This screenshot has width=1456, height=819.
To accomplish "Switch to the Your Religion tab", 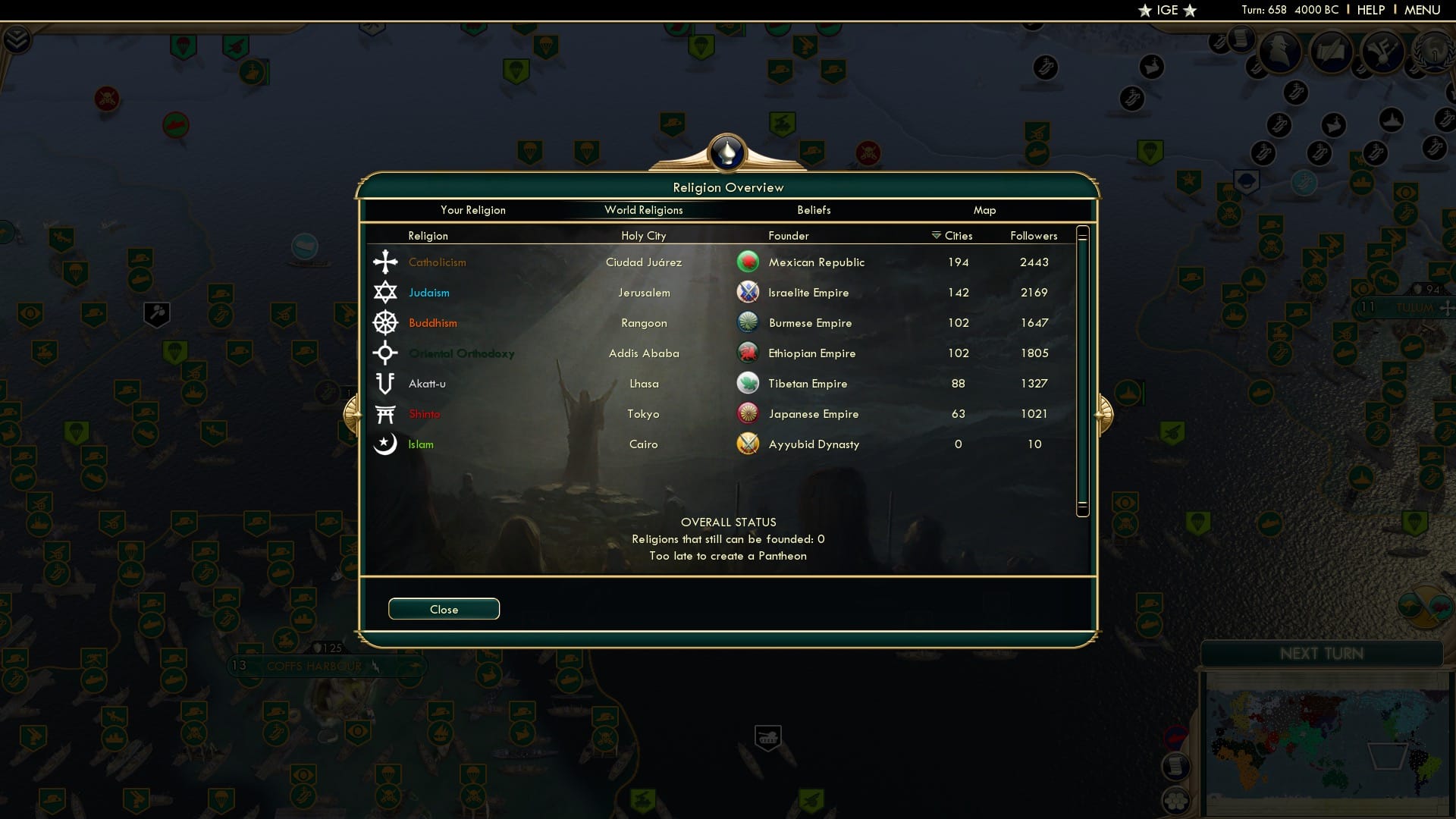I will click(x=474, y=210).
